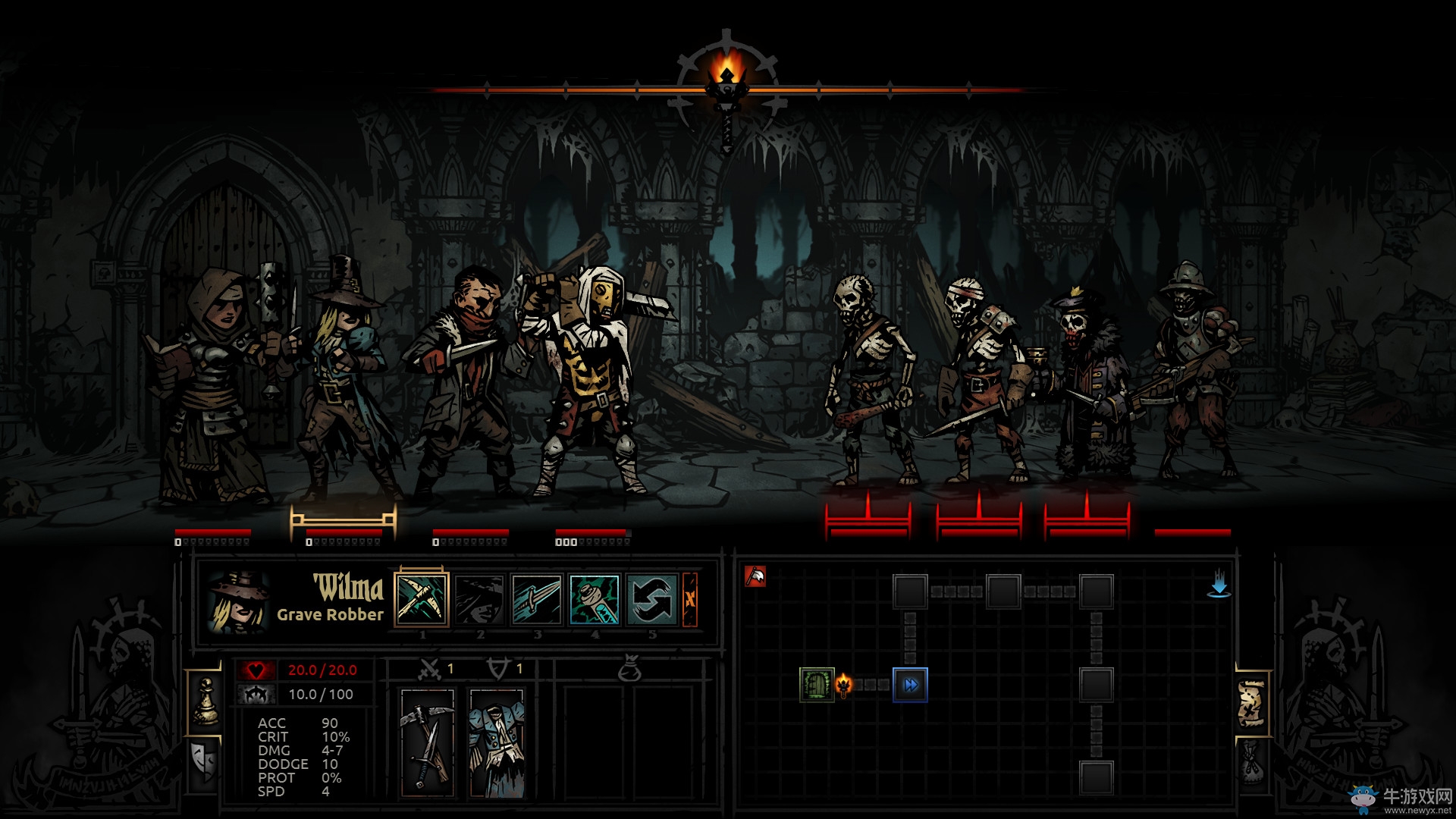Image resolution: width=1456 pixels, height=819 pixels.
Task: Switch to the theater masks tab
Action: pyautogui.click(x=203, y=761)
